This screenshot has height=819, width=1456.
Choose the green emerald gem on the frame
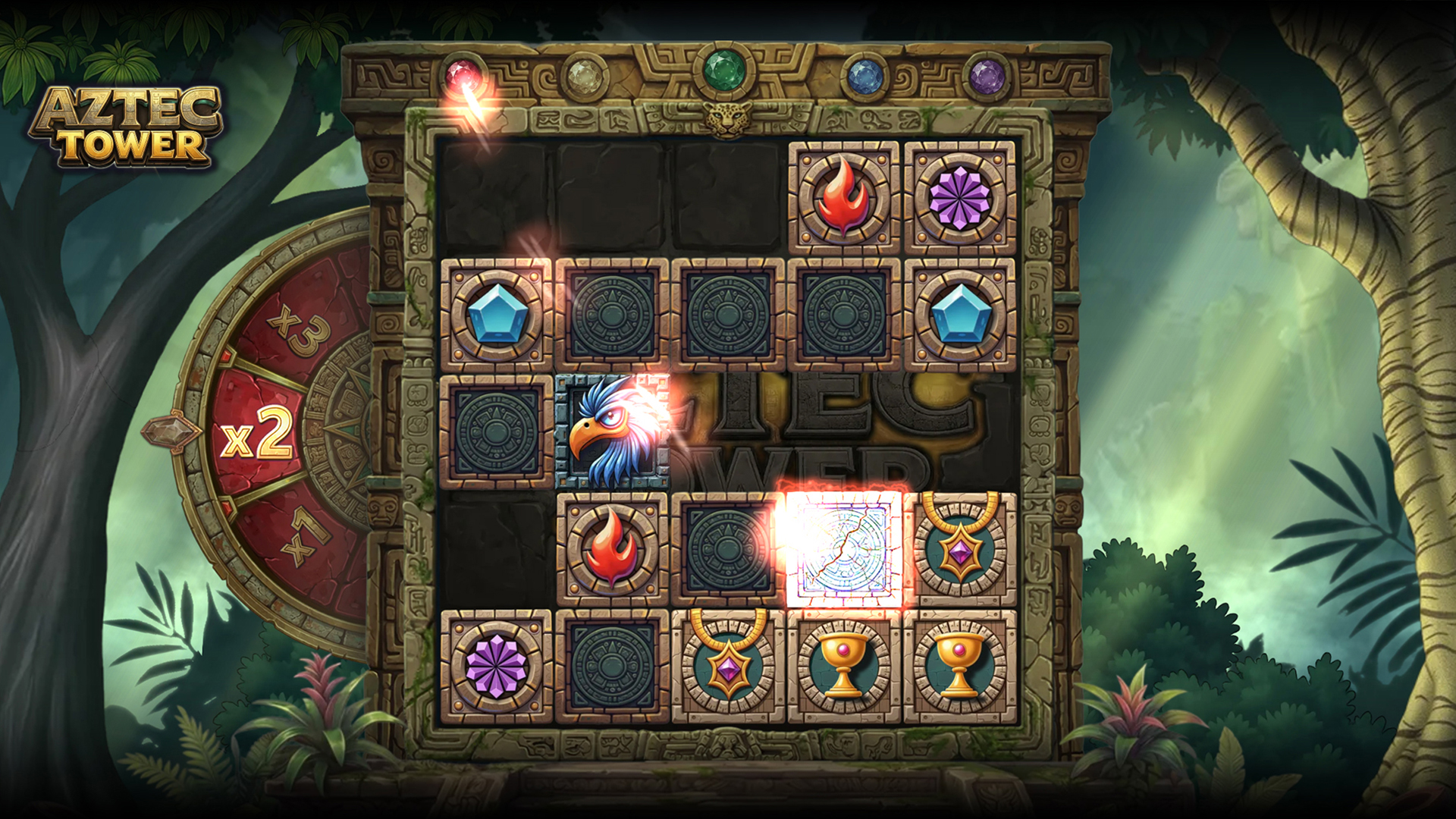(724, 71)
